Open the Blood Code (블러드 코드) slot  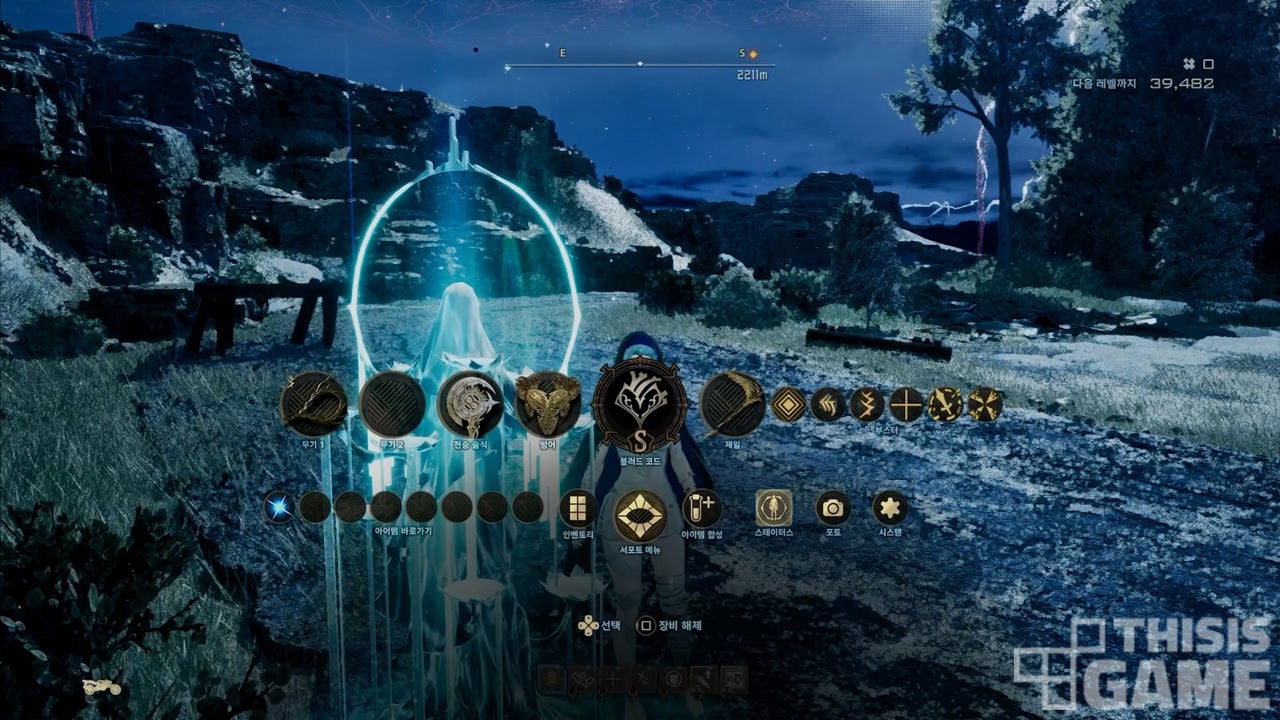(639, 404)
